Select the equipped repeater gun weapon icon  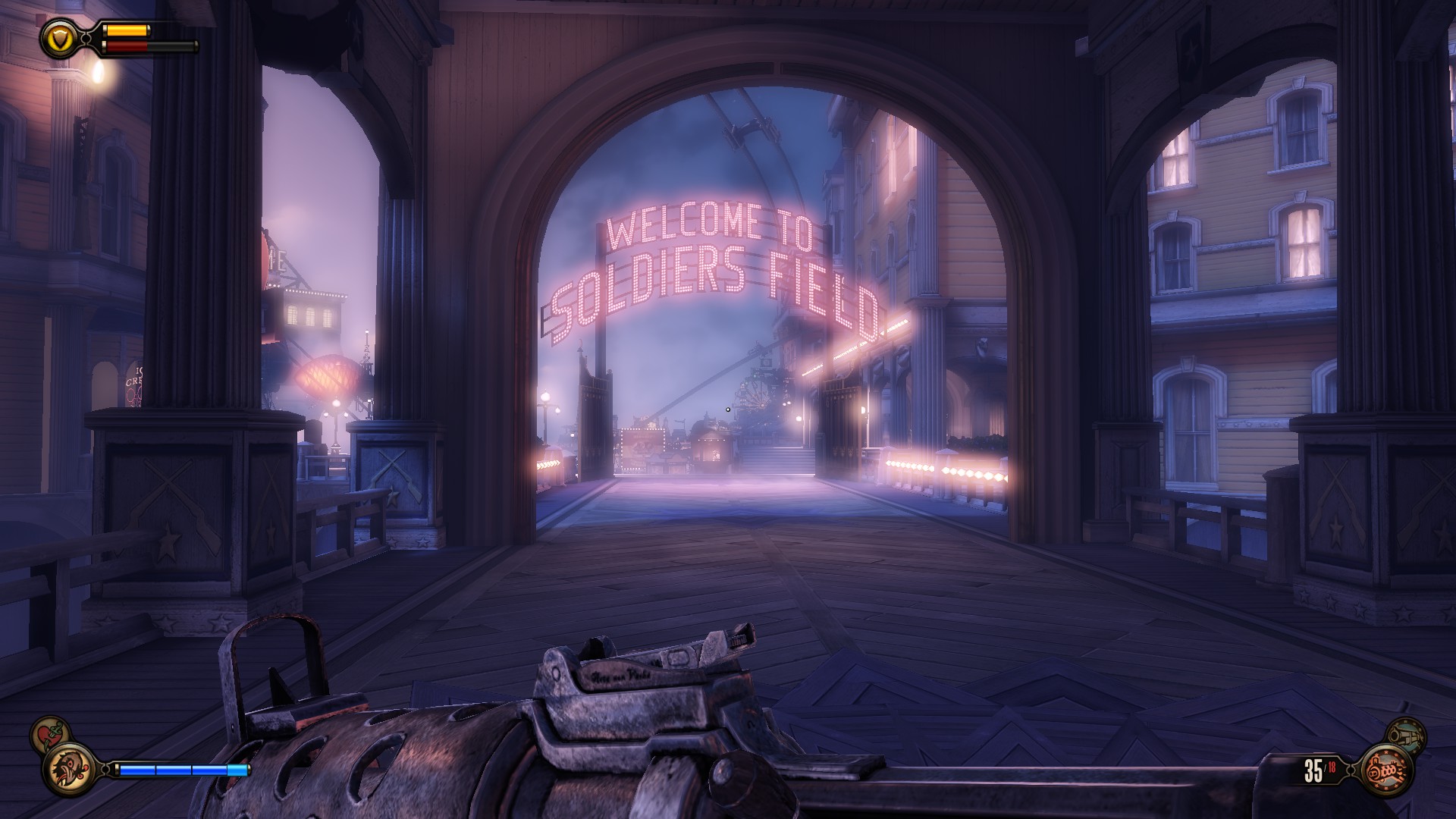1388,770
